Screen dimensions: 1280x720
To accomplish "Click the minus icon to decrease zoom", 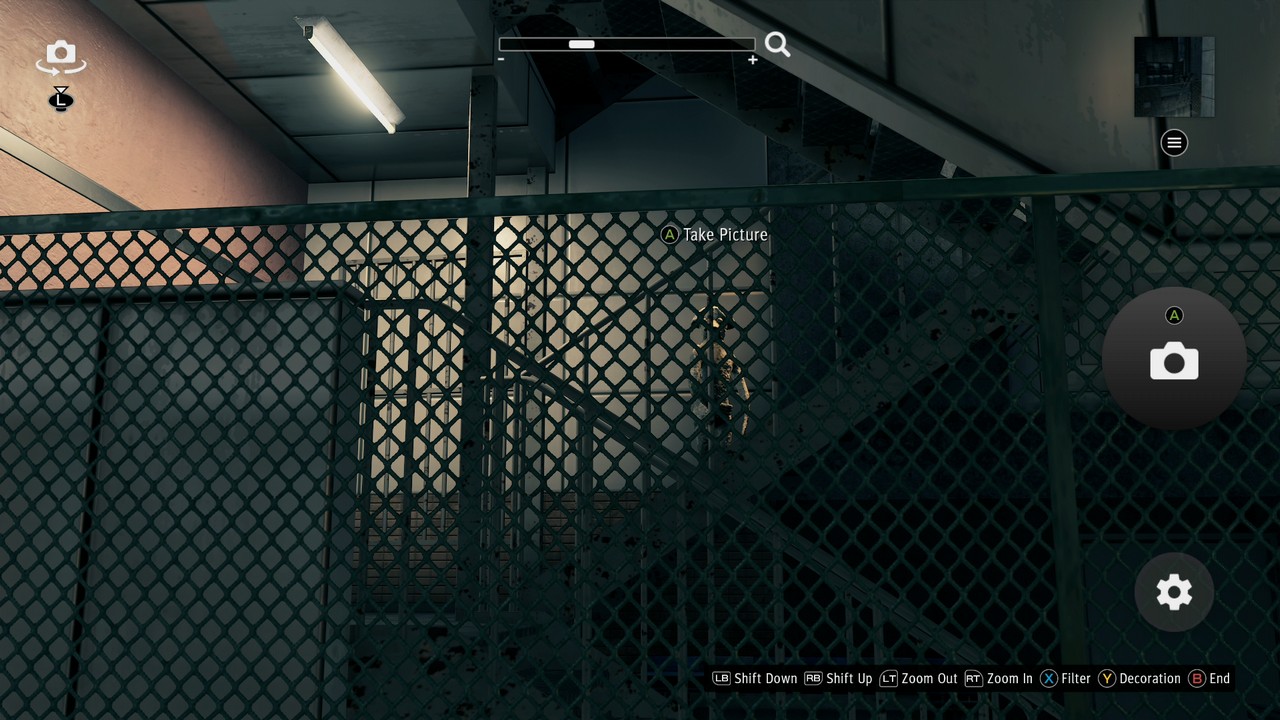I will coord(500,59).
